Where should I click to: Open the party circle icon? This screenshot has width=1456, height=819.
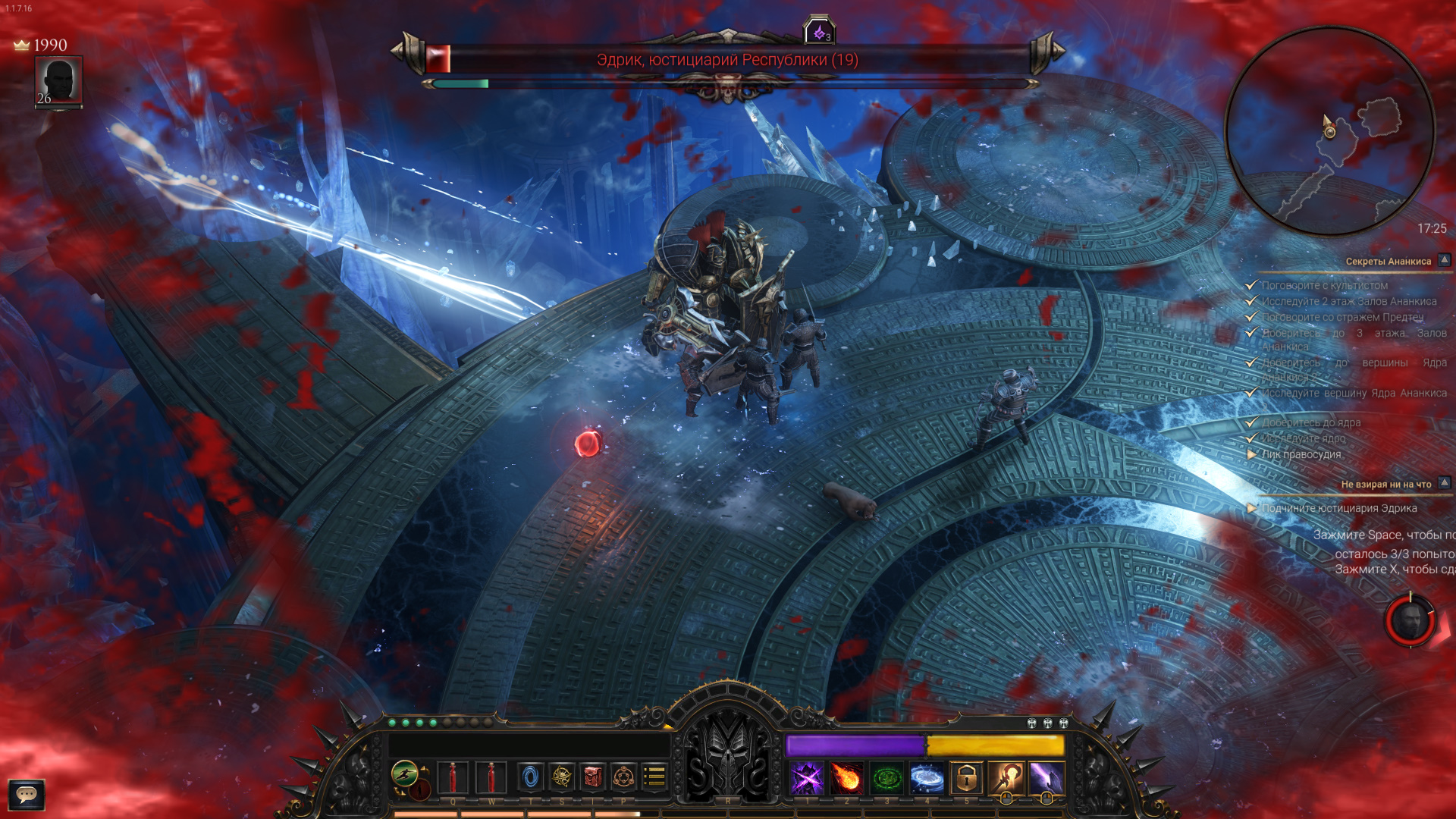(x=623, y=777)
